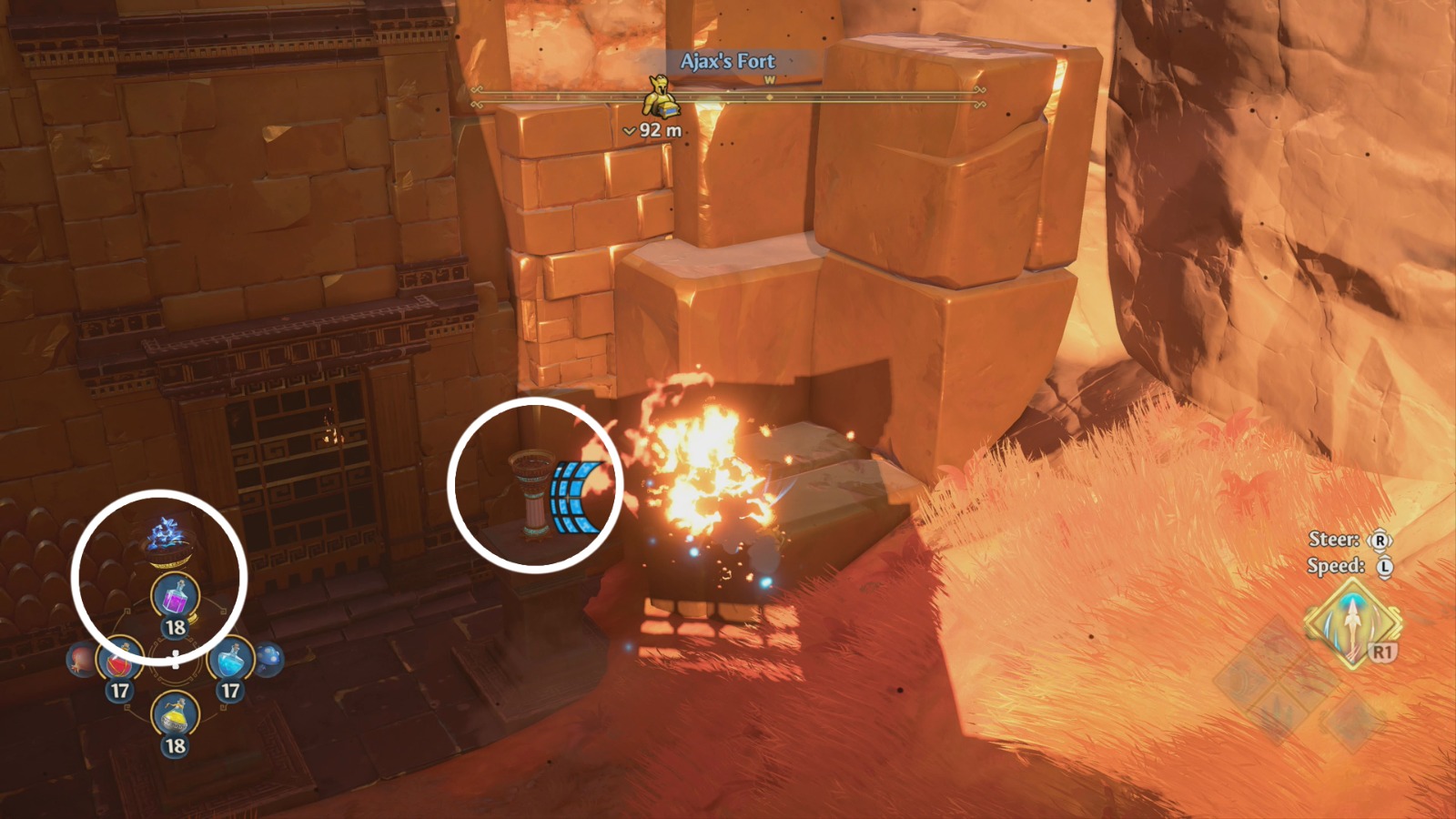Image resolution: width=1456 pixels, height=819 pixels.
Task: Select the circled cauldron with blue flames
Action: [x=167, y=543]
